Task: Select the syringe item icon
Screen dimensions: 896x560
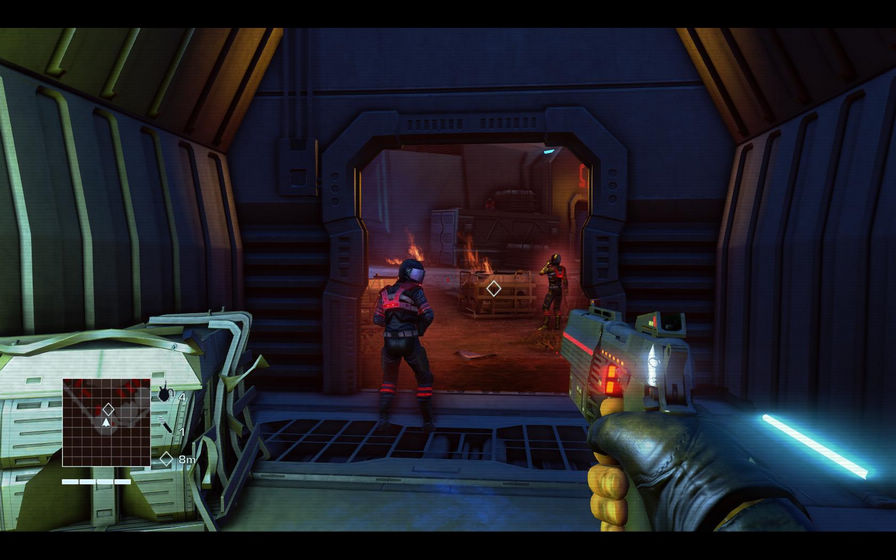Action: pyautogui.click(x=166, y=428)
